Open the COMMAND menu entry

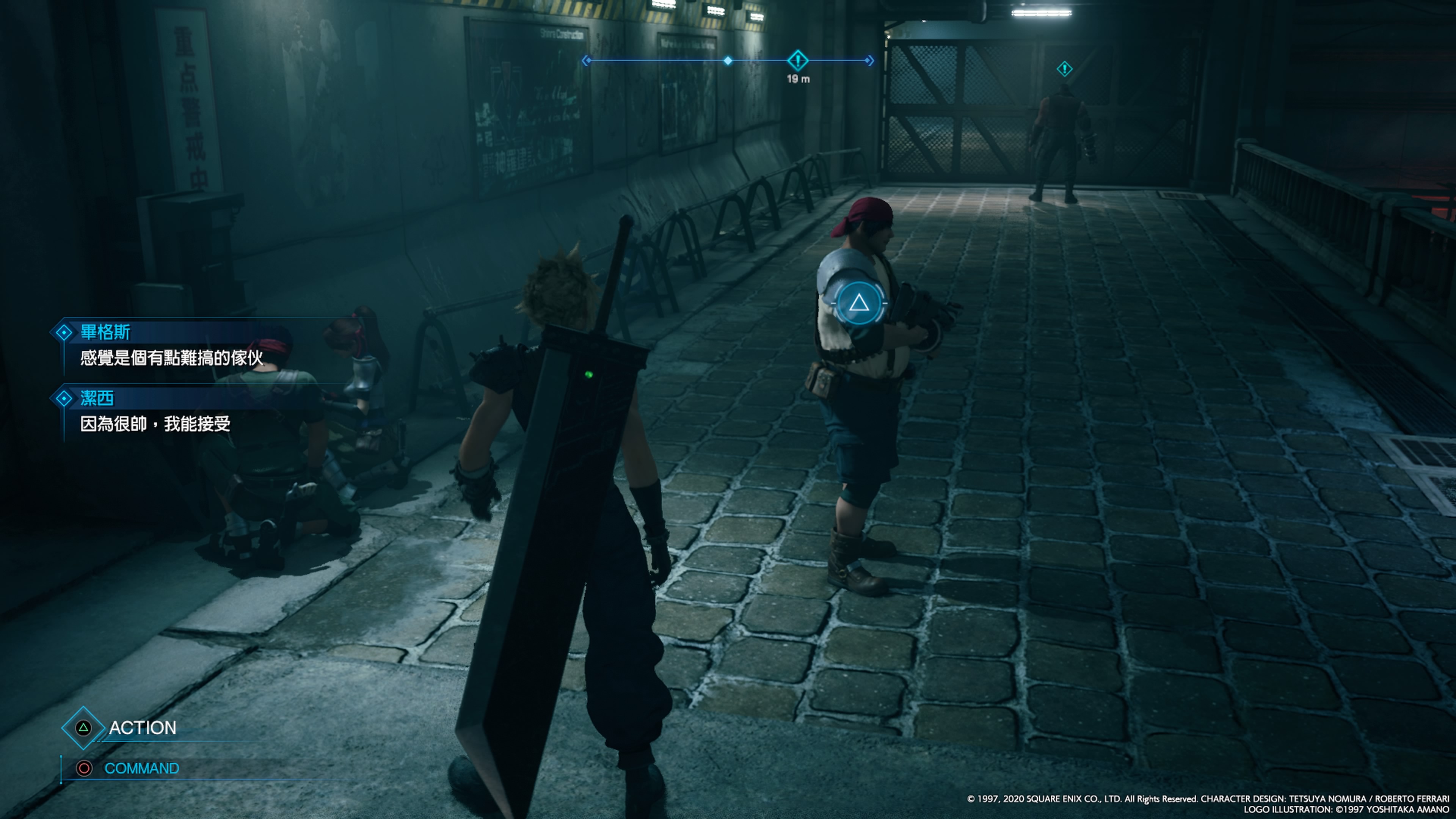click(141, 768)
